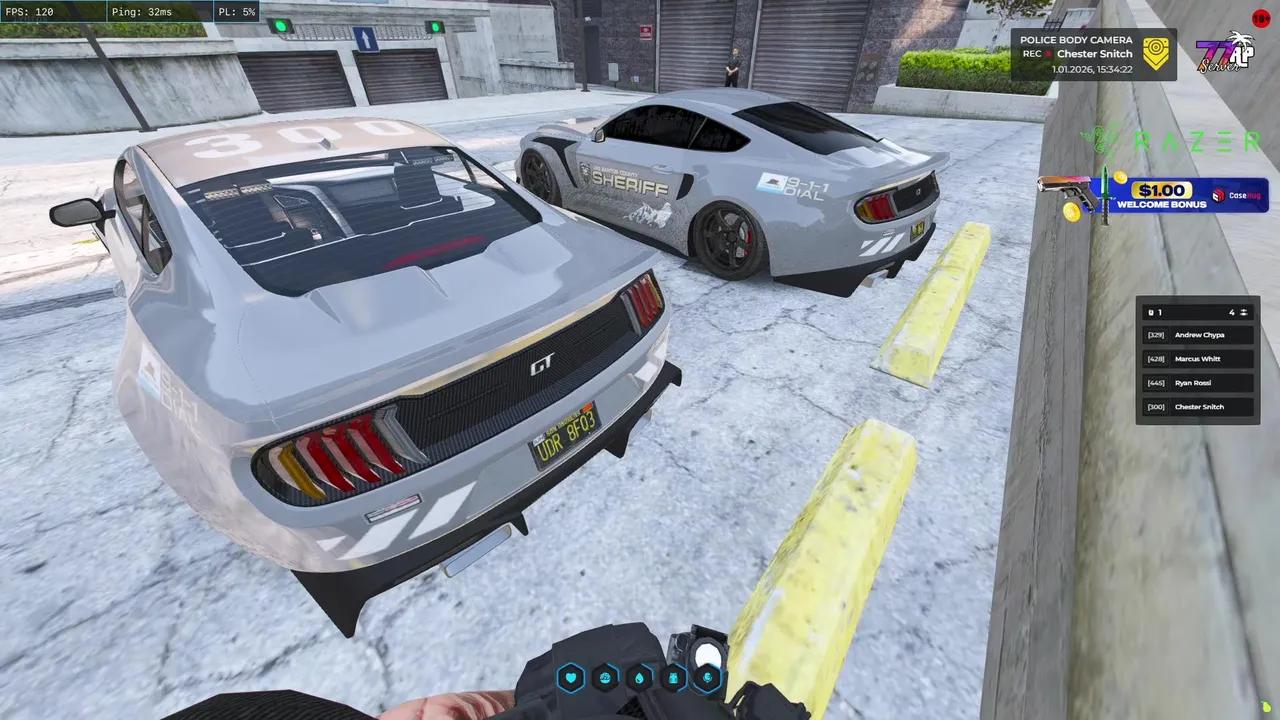Screen dimensions: 1280x720
Task: Click the lock icon in the player list header
Action: coord(1150,313)
